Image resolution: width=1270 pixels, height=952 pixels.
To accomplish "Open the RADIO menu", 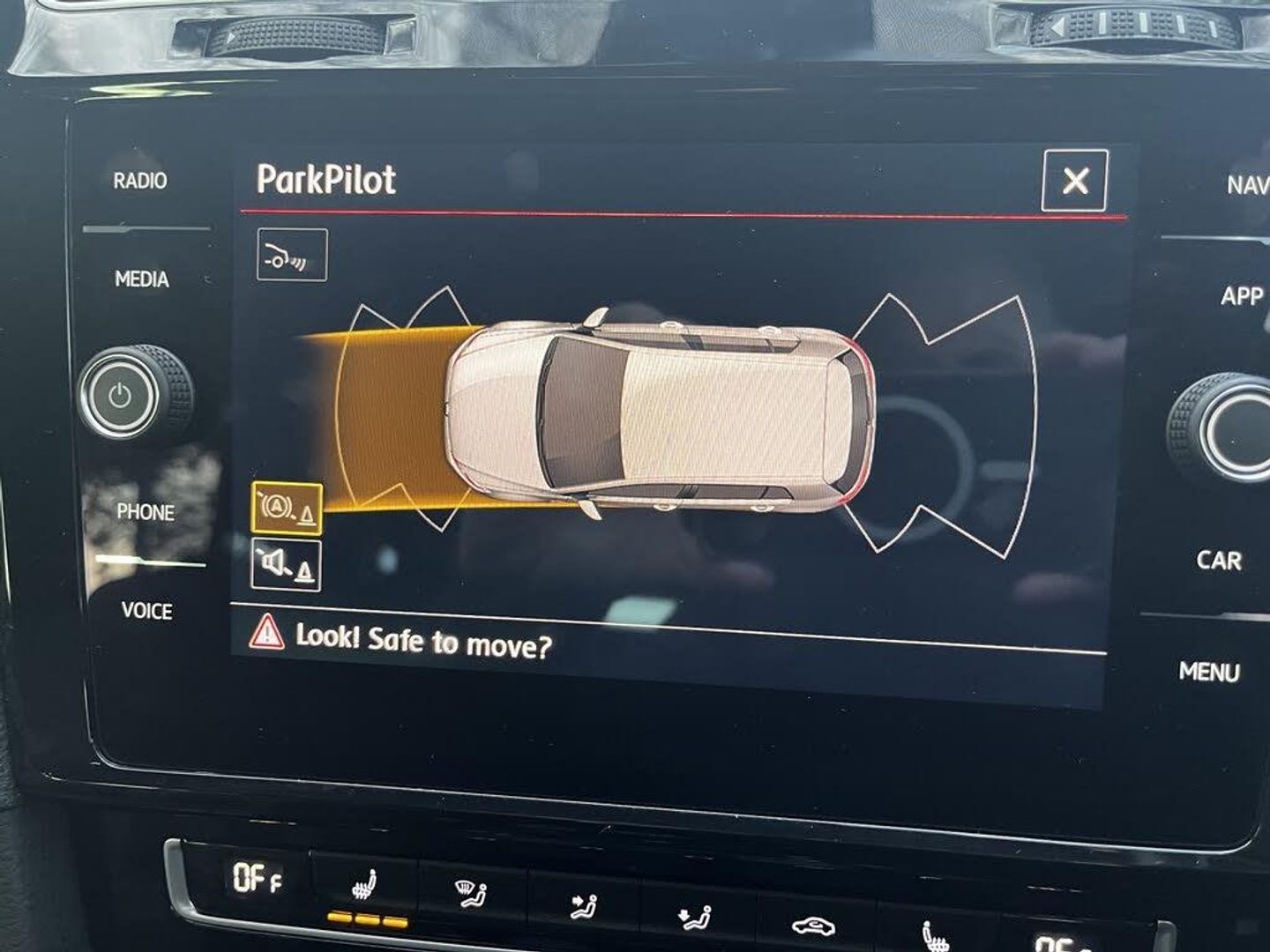I will coord(140,181).
